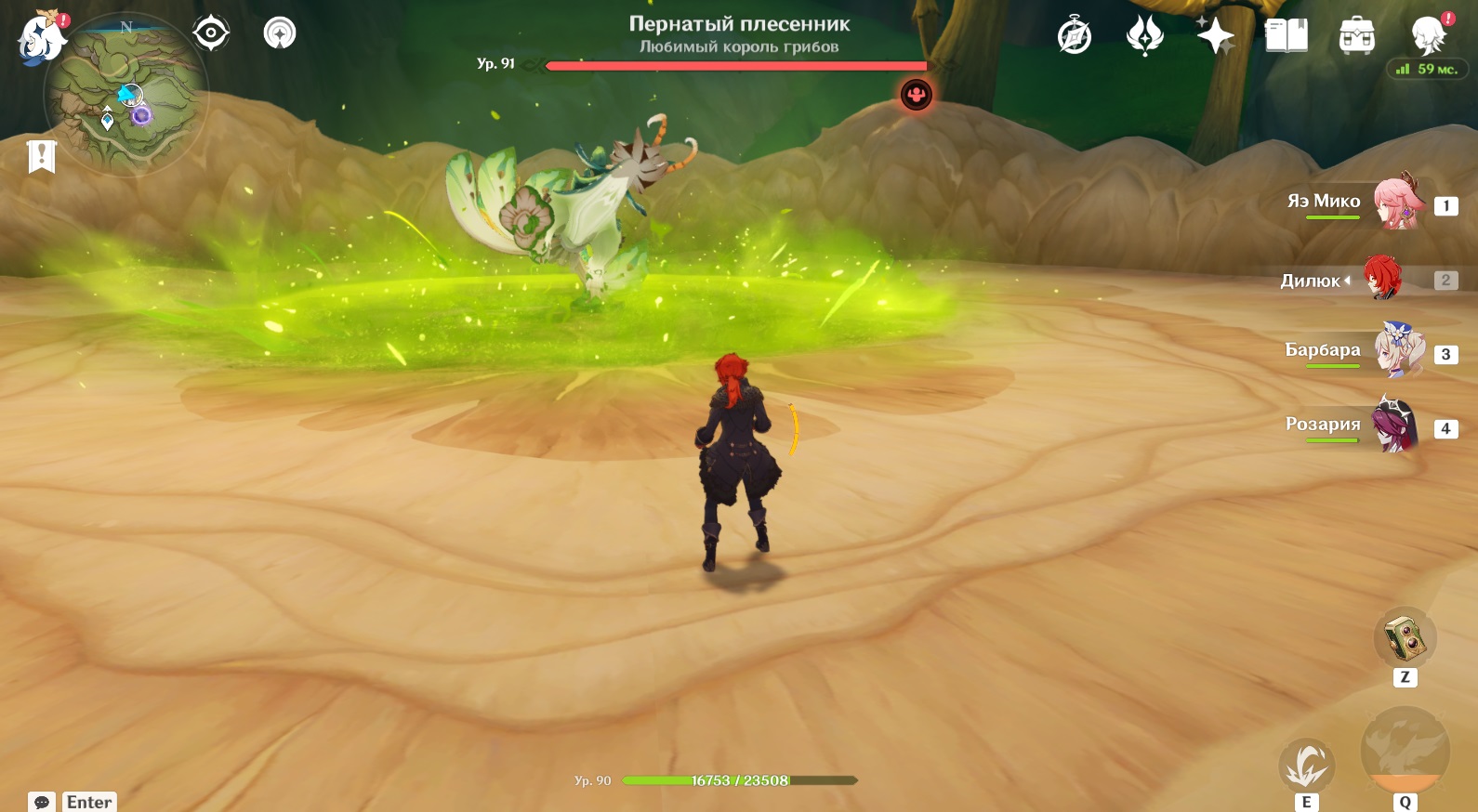Select Дилюк in the party list
Image resolution: width=1478 pixels, height=812 pixels.
1382,279
